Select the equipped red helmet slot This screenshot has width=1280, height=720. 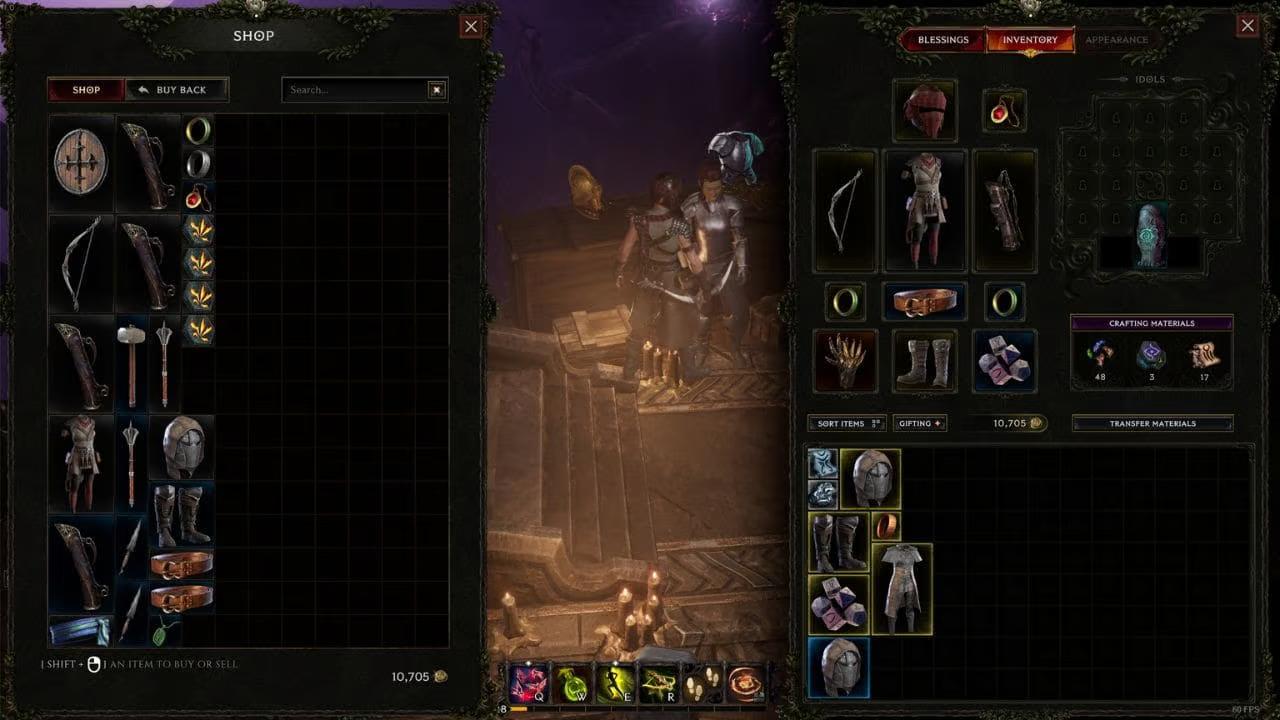coord(925,110)
